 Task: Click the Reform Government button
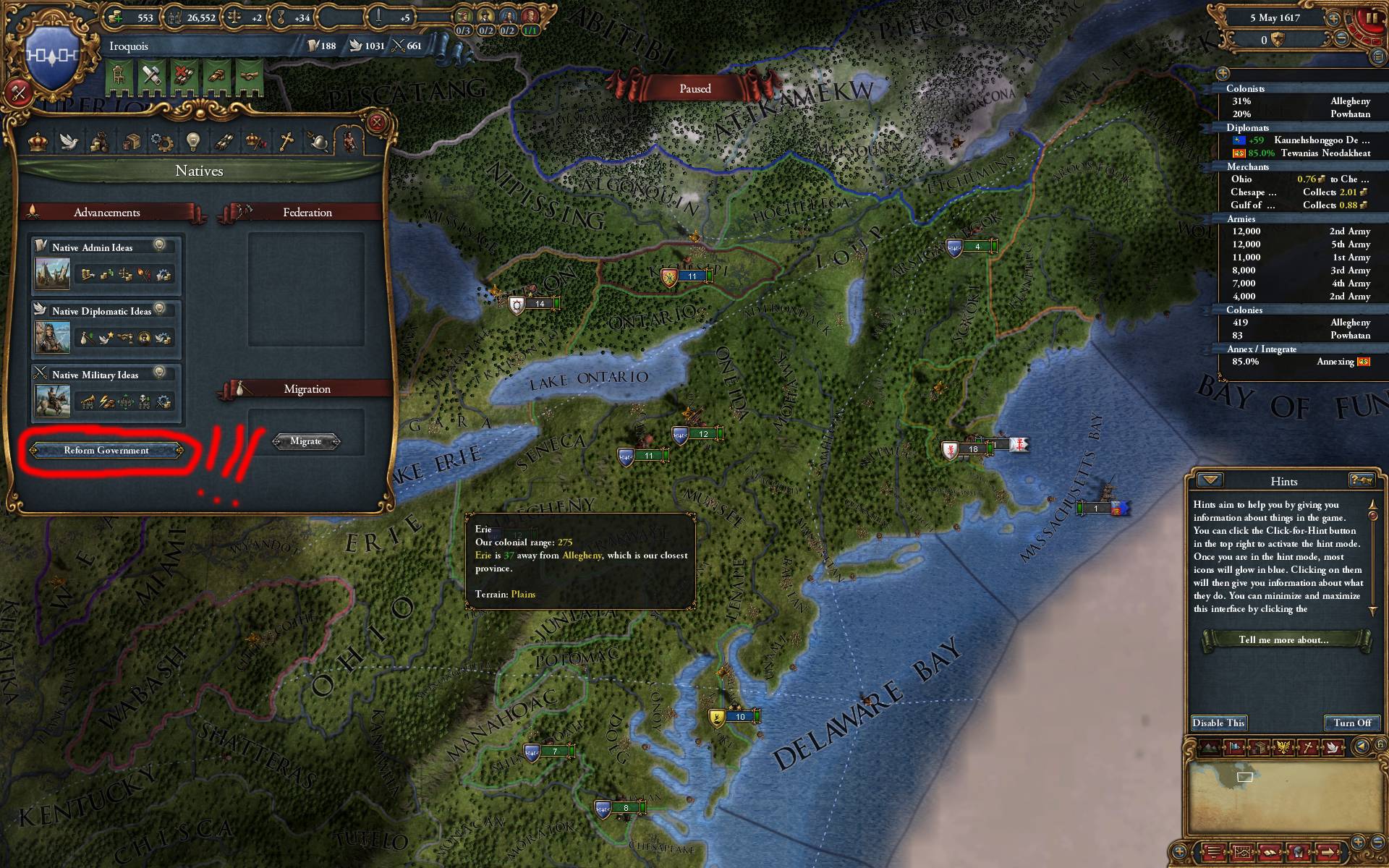[106, 451]
